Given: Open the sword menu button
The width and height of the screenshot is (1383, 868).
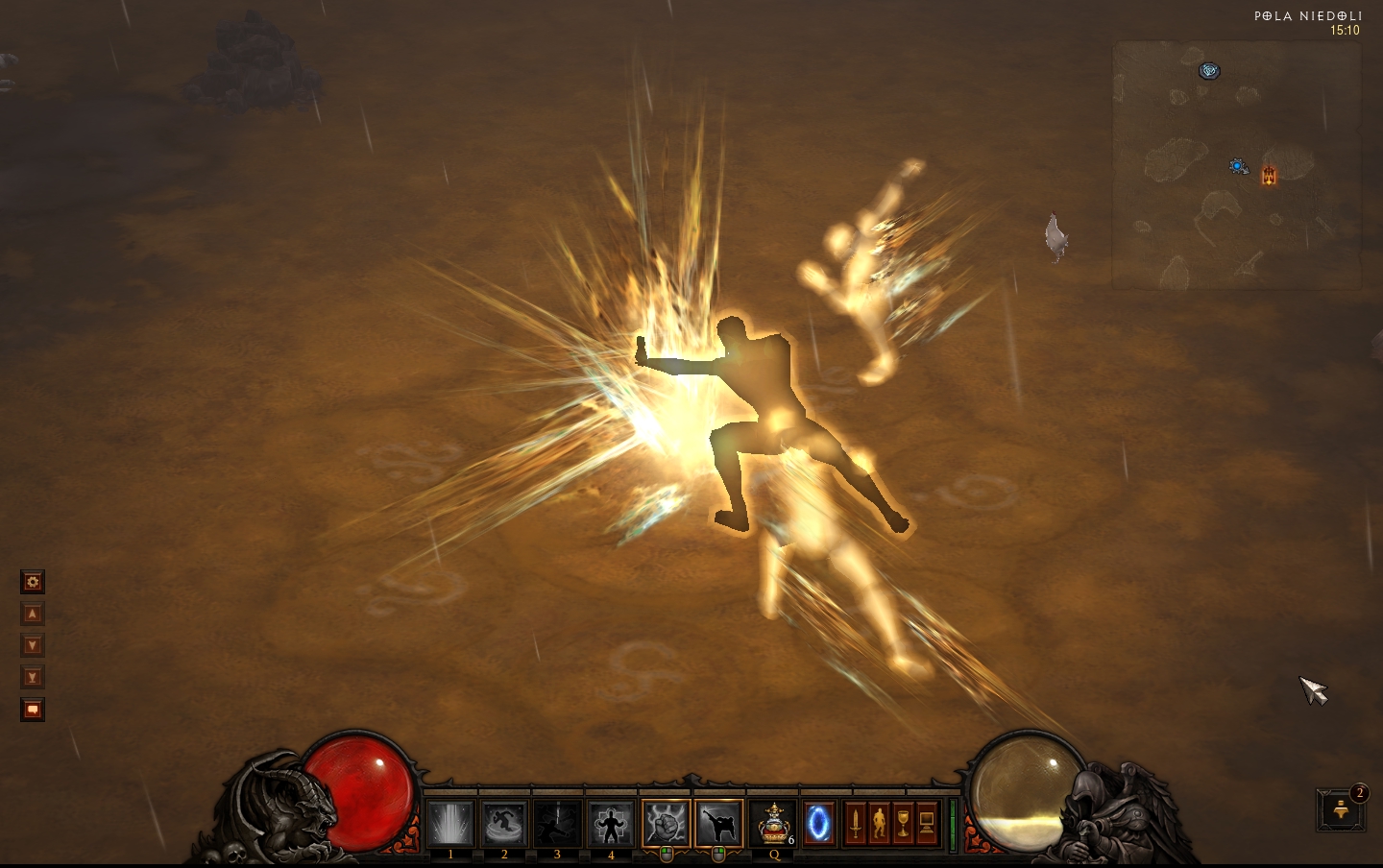Looking at the screenshot, I should coord(855,824).
